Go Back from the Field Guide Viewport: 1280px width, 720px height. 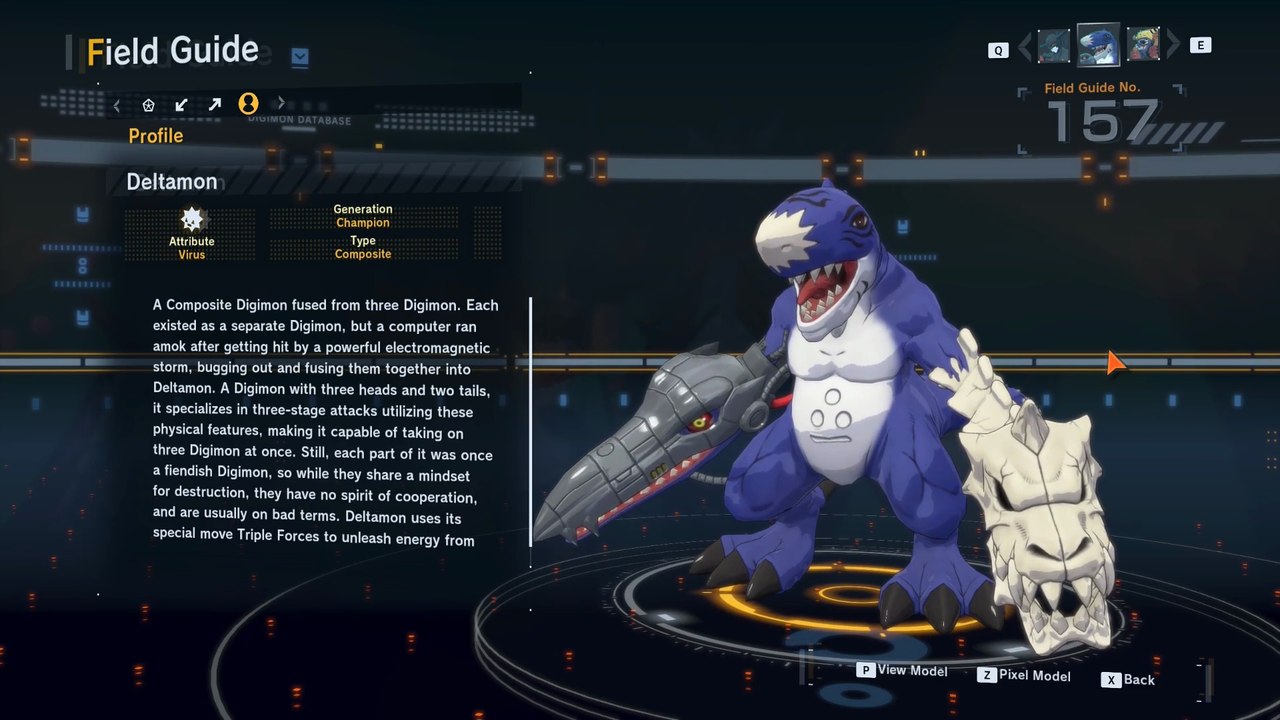[1129, 679]
